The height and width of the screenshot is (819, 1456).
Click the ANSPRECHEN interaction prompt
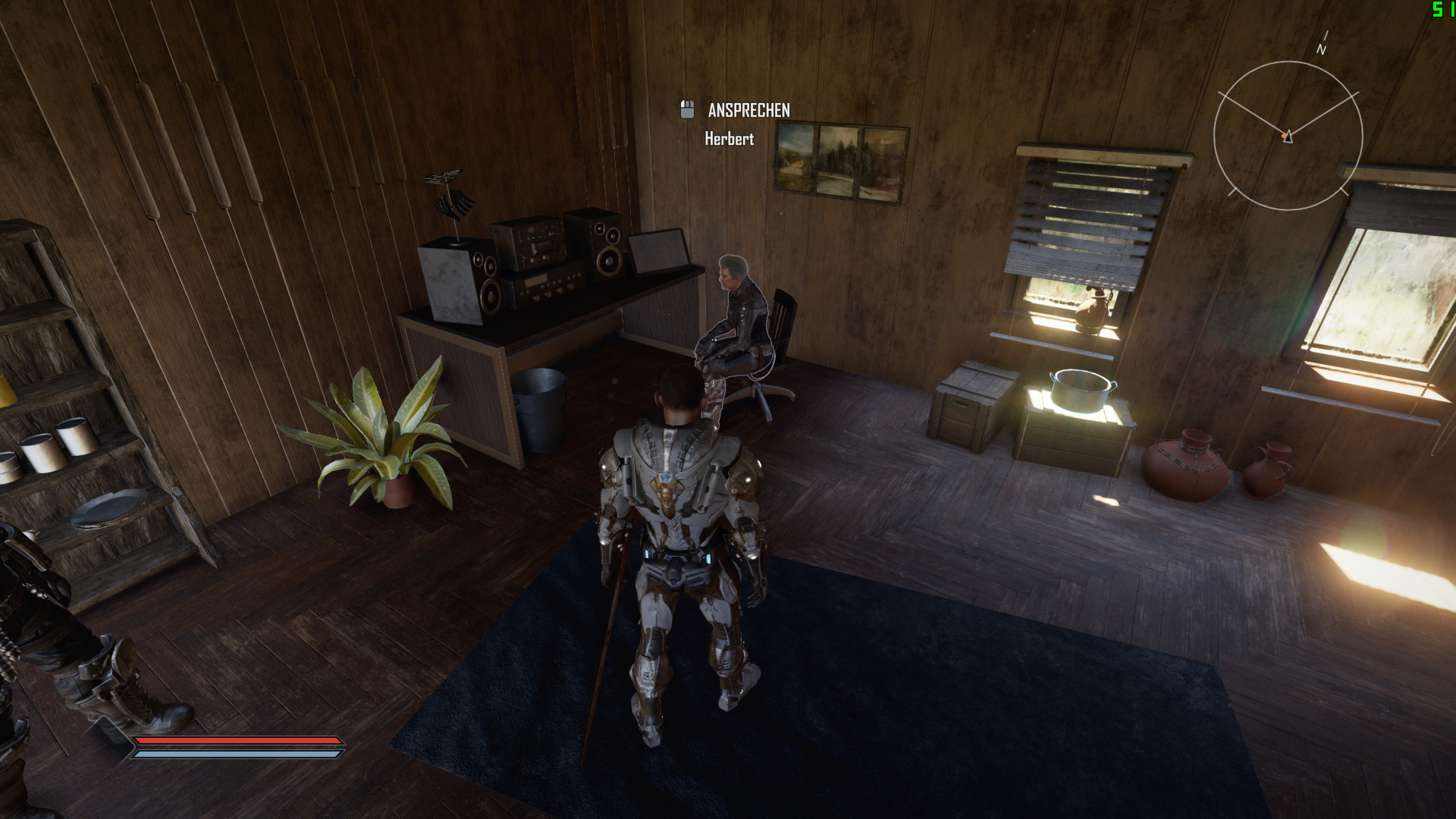pos(748,111)
